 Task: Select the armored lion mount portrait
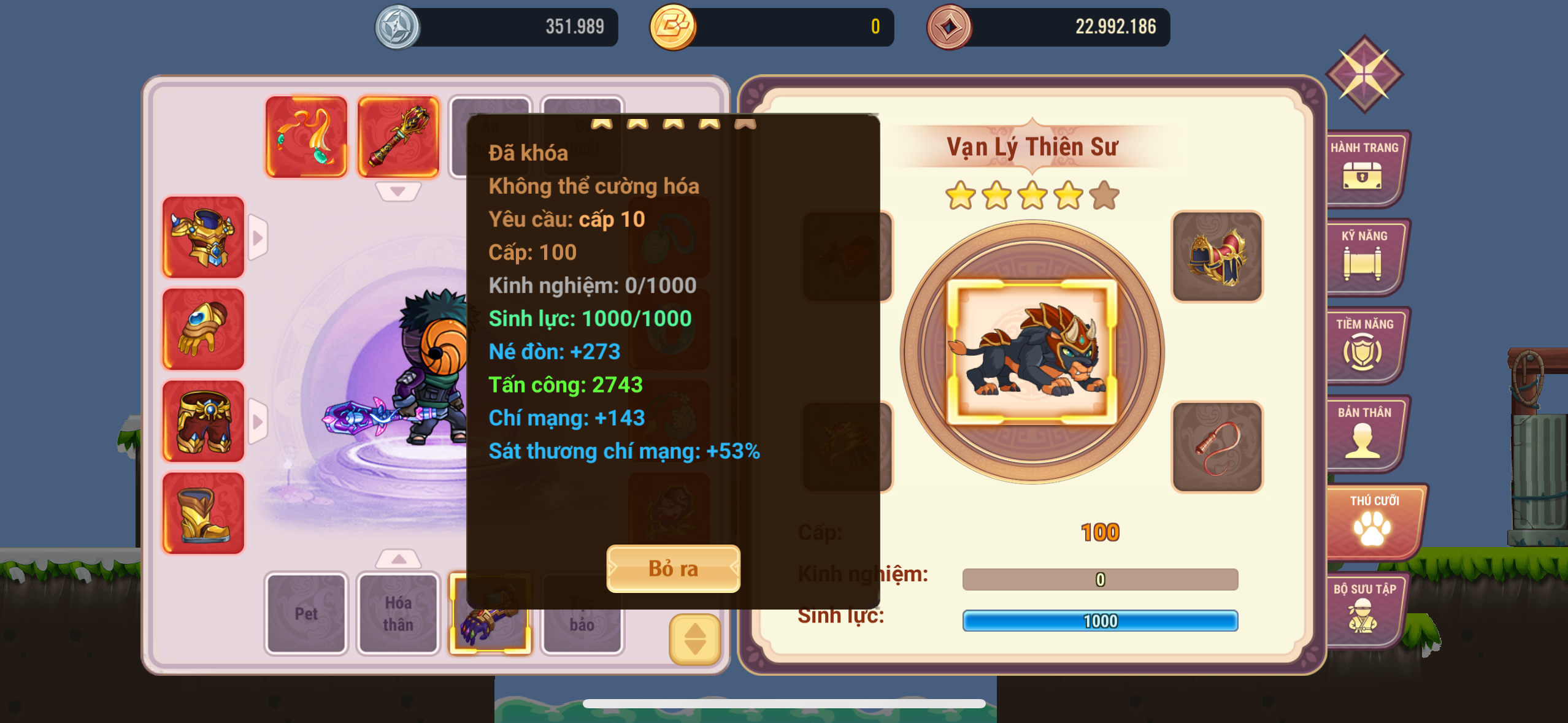[x=1032, y=352]
